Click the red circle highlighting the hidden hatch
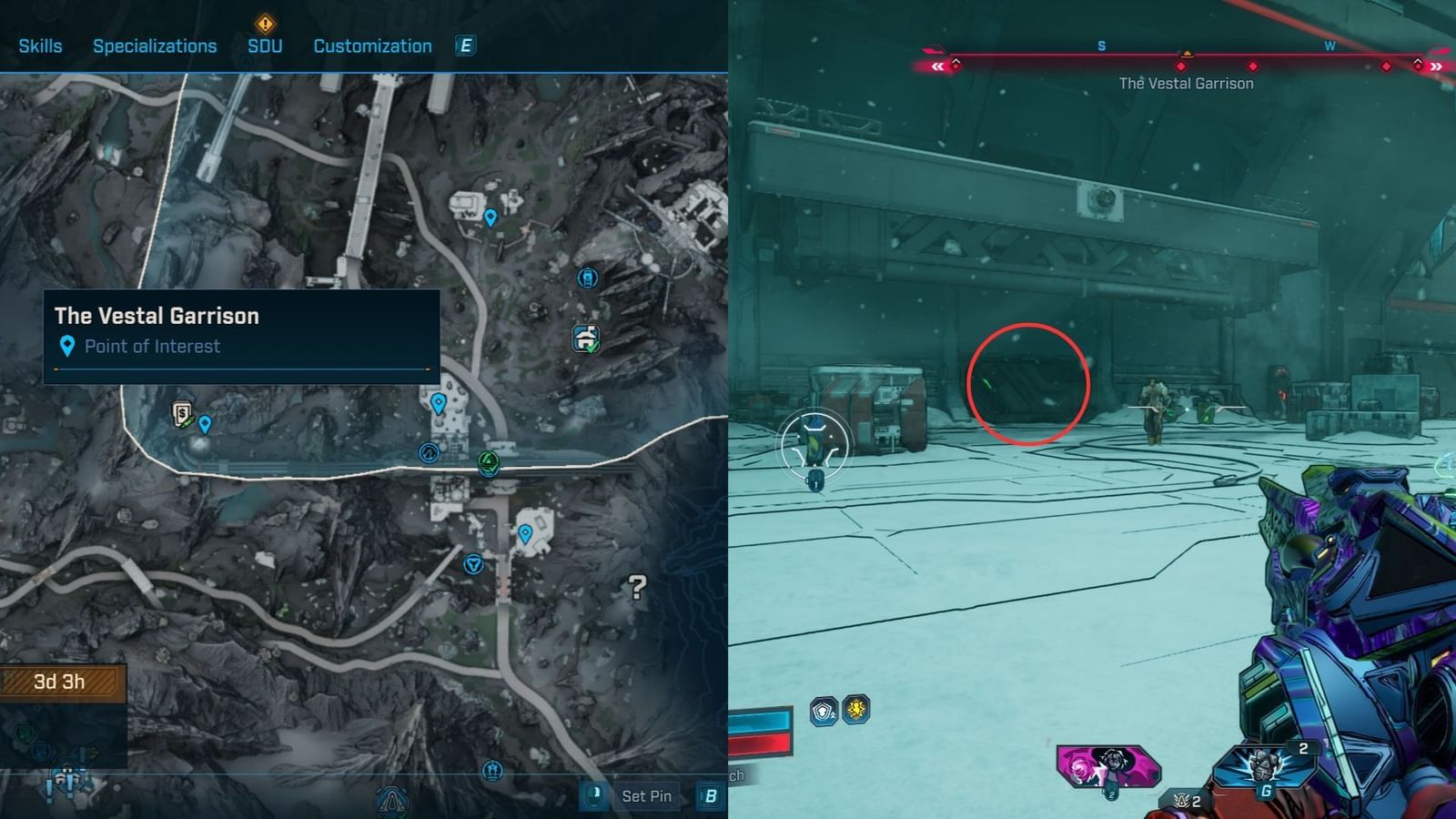Screen dimensions: 1456x819 coord(1028,384)
